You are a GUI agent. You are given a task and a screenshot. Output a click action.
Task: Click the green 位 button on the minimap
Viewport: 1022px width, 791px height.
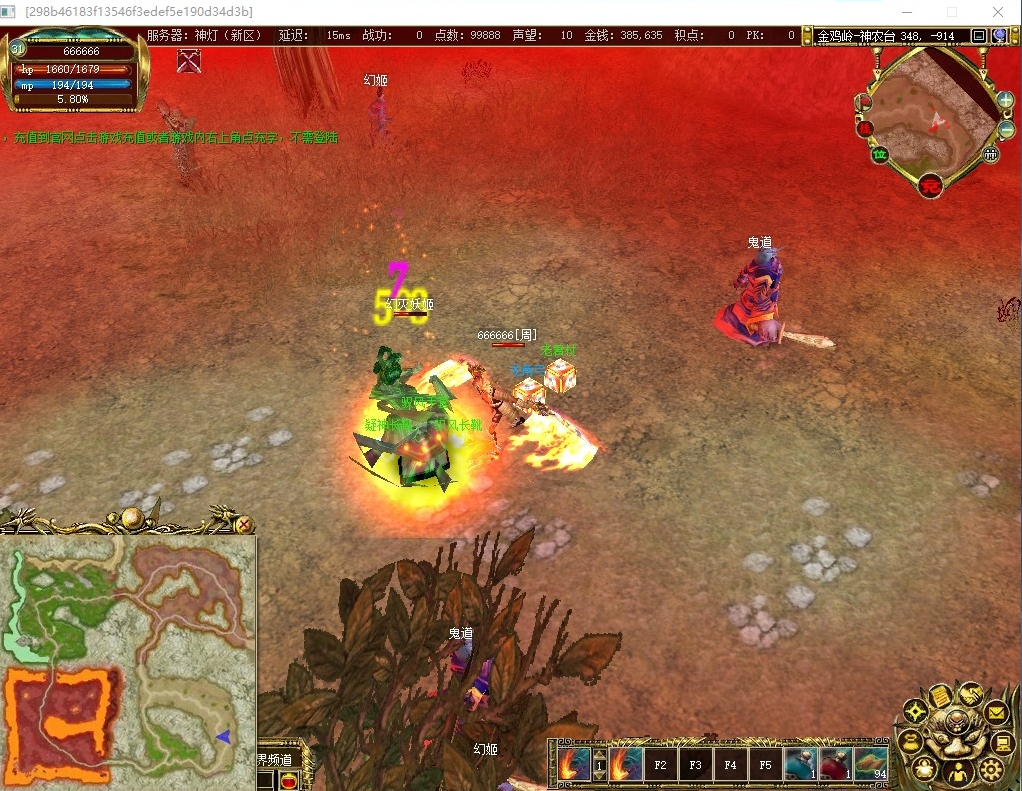880,155
